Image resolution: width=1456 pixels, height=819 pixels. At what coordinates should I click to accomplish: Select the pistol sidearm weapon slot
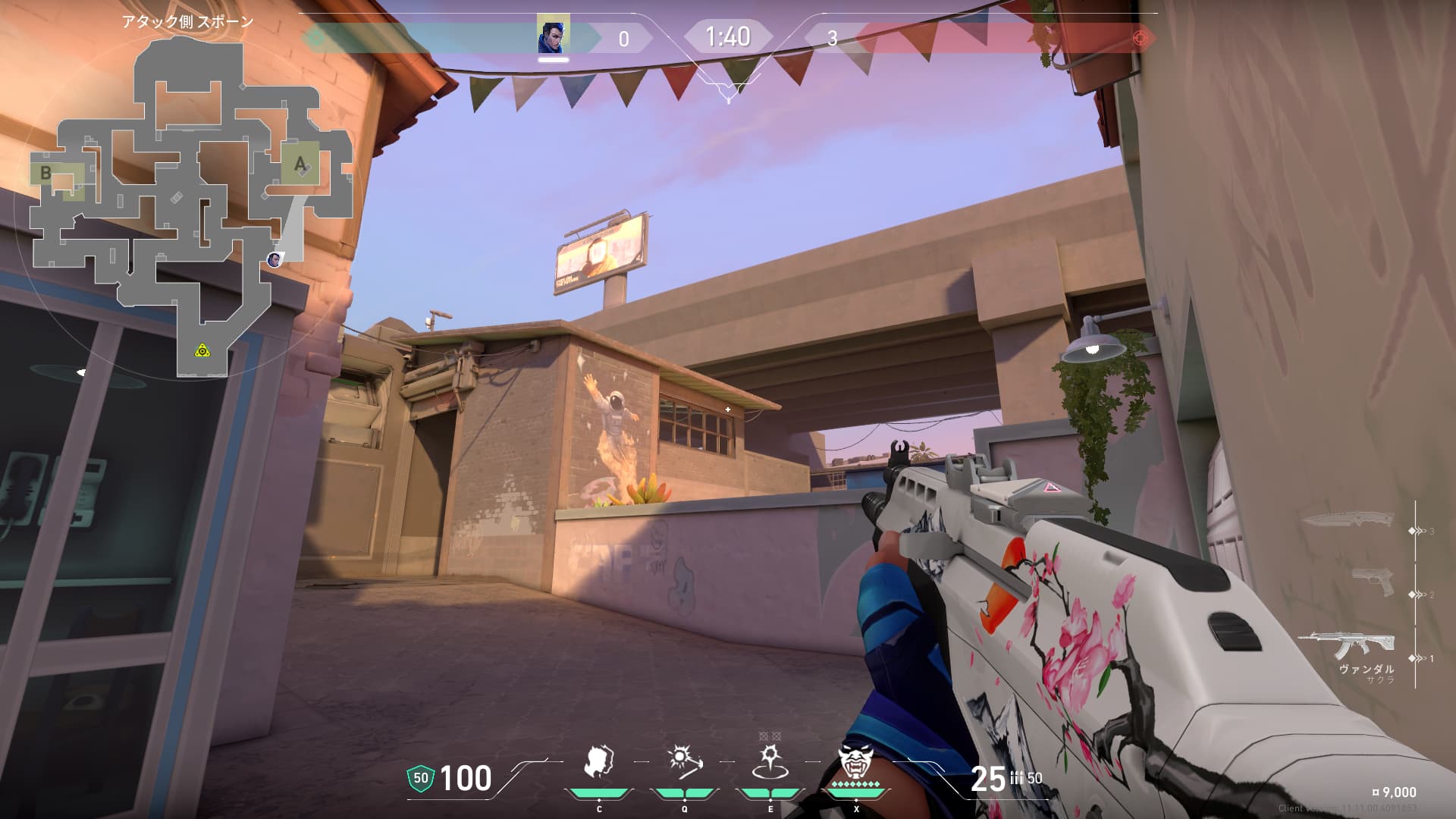pyautogui.click(x=1373, y=582)
